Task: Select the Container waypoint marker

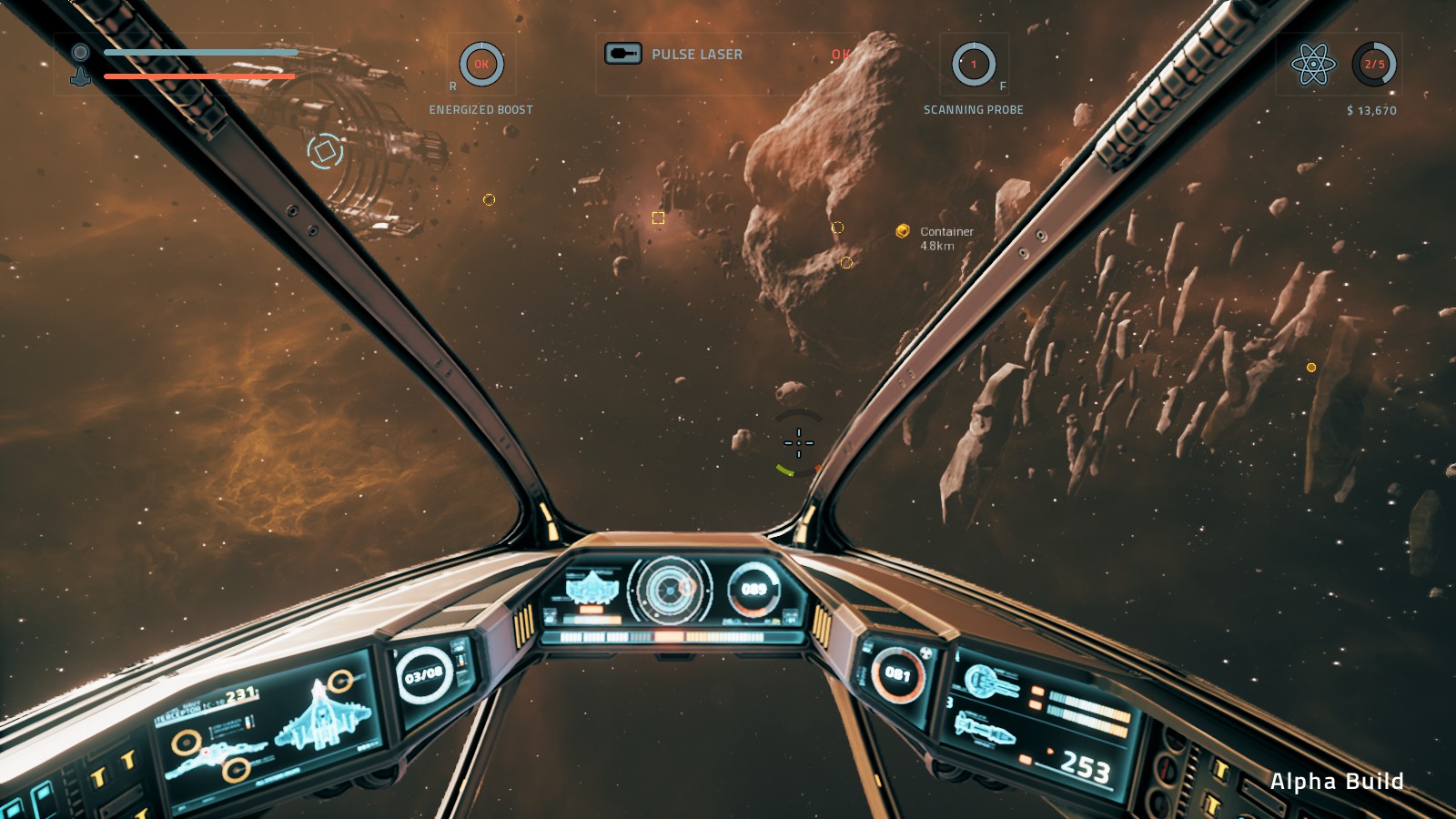Action: coord(903,231)
